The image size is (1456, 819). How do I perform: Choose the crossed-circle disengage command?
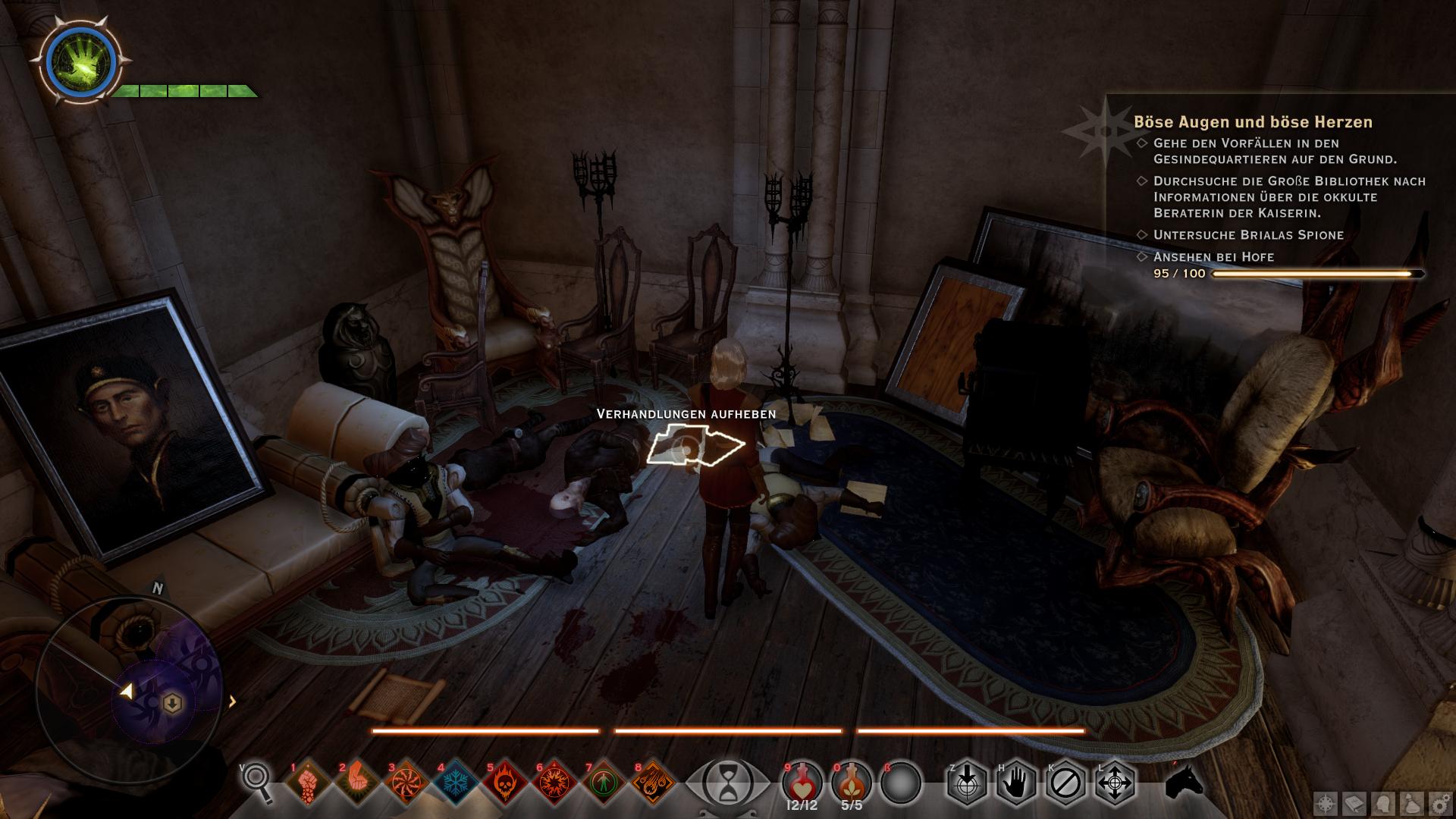[1065, 783]
